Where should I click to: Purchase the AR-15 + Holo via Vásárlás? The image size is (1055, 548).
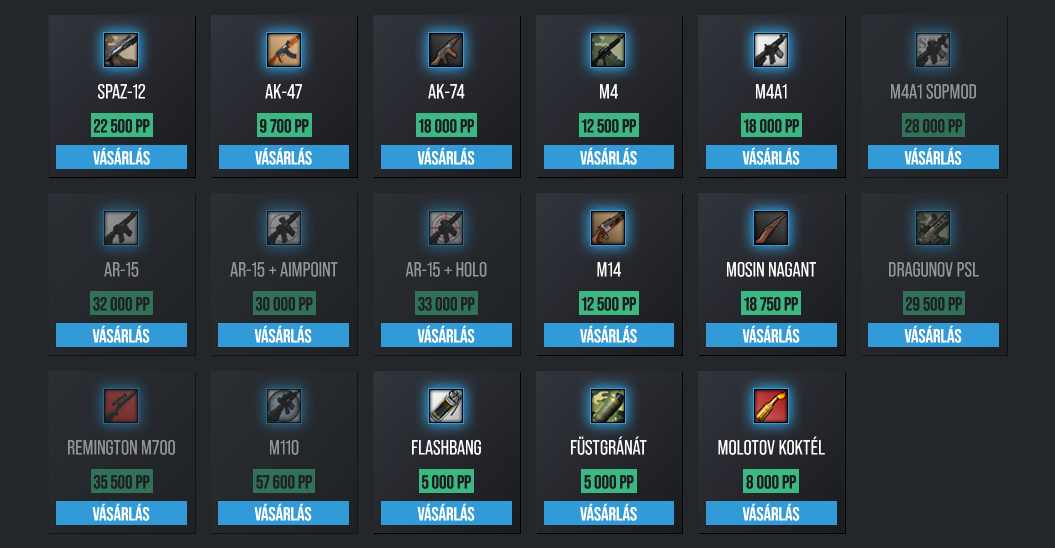point(446,335)
